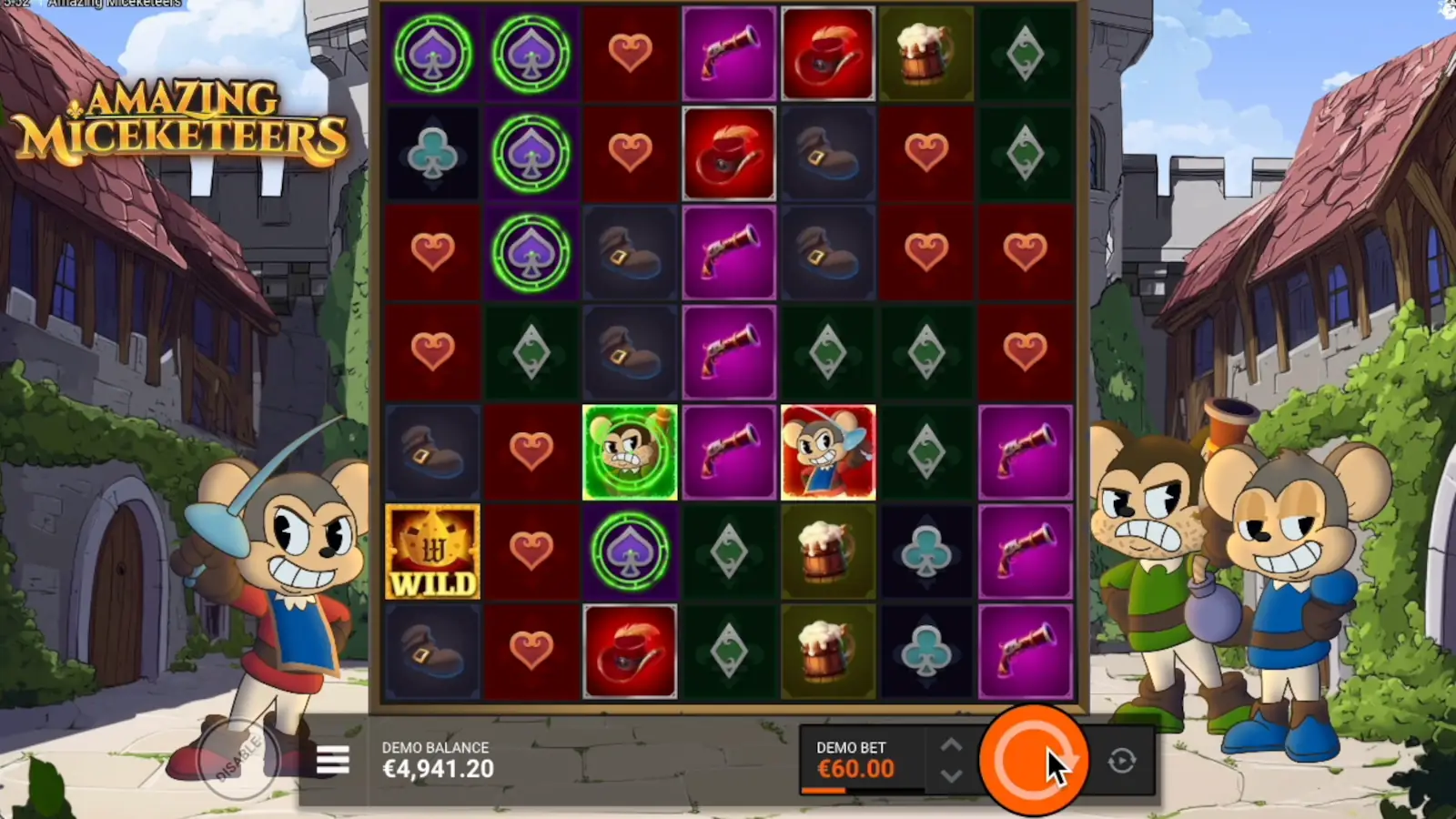Open the Autoplay options icon
Screen dimensions: 1456x819
(x=1120, y=761)
